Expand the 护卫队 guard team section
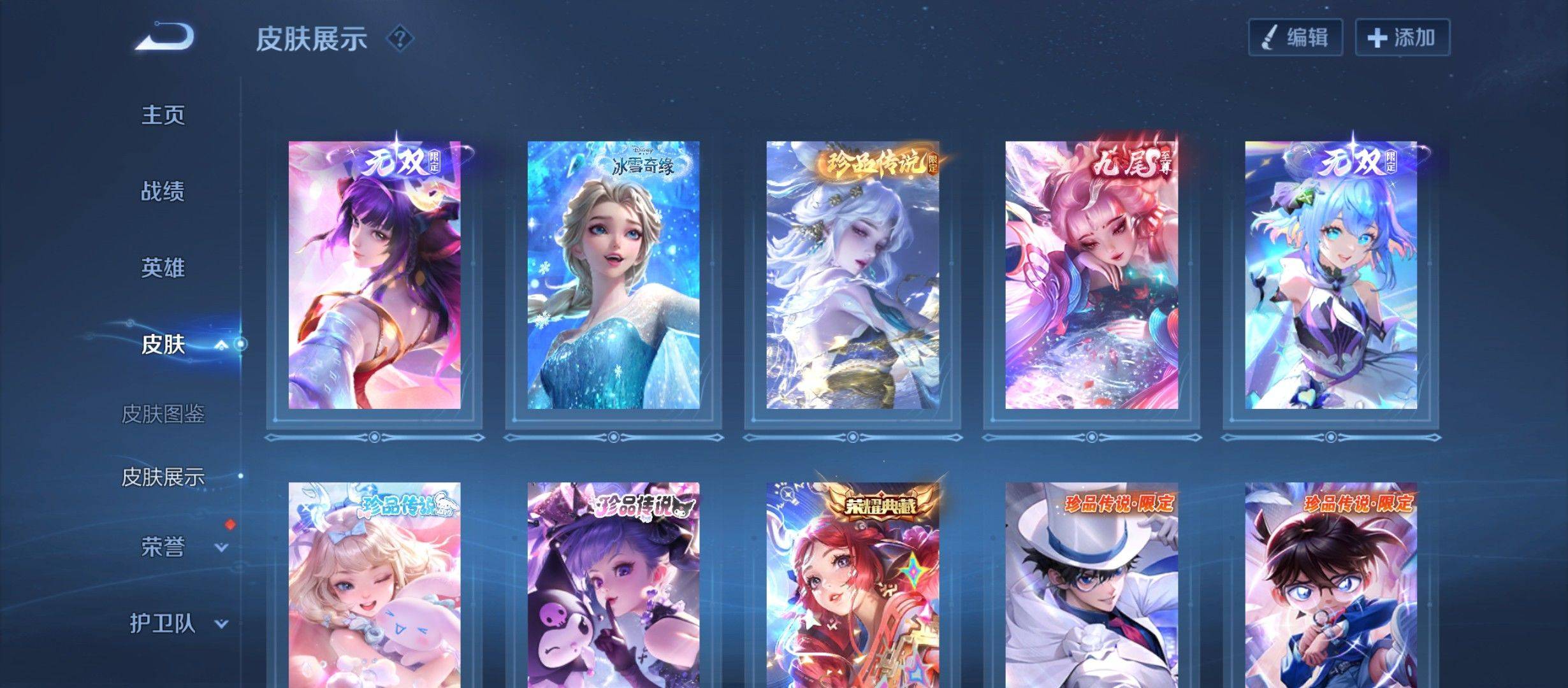The image size is (1568, 688). pos(221,624)
